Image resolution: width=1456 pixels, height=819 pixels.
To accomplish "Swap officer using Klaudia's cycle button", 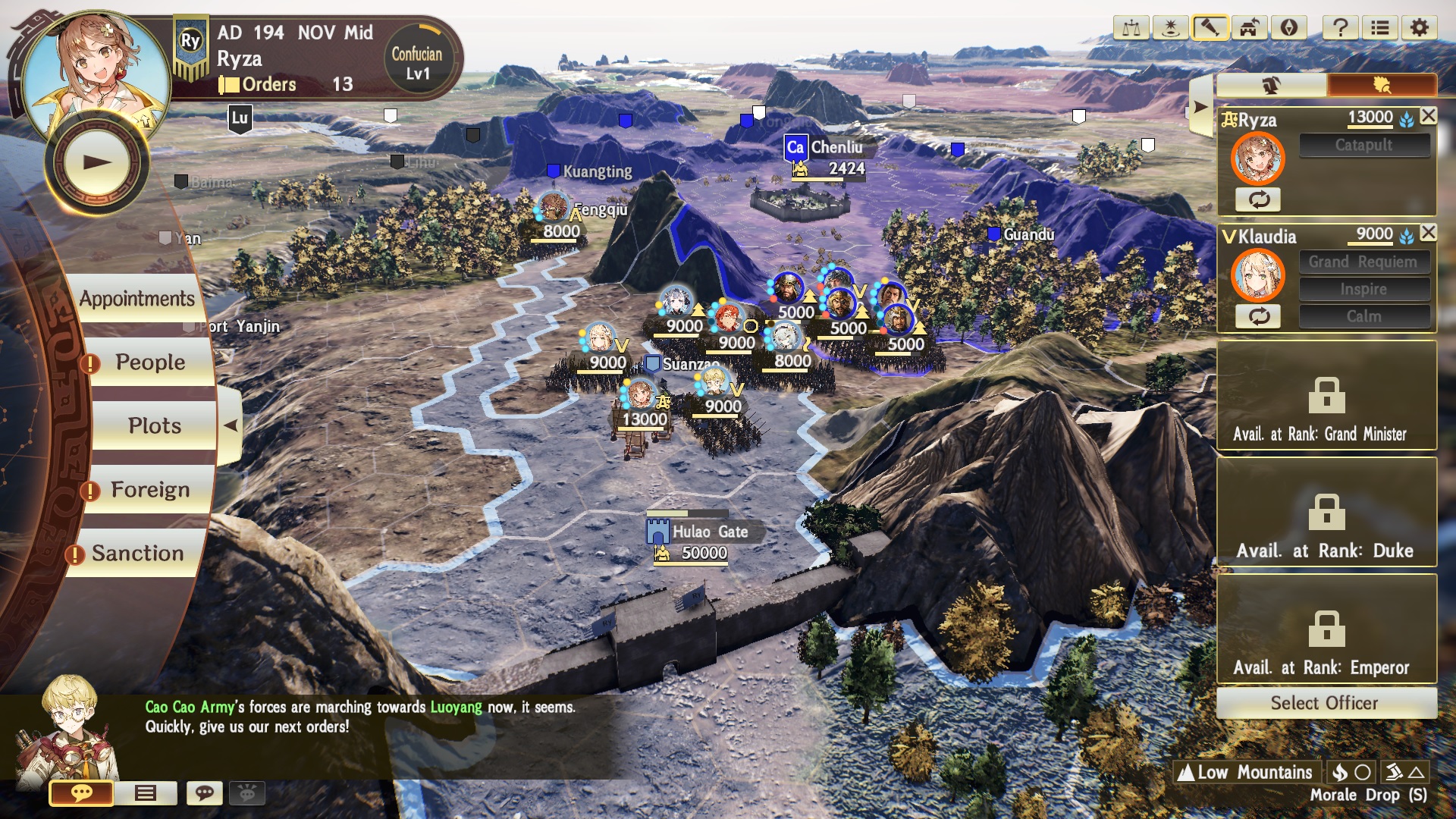I will tap(1259, 316).
